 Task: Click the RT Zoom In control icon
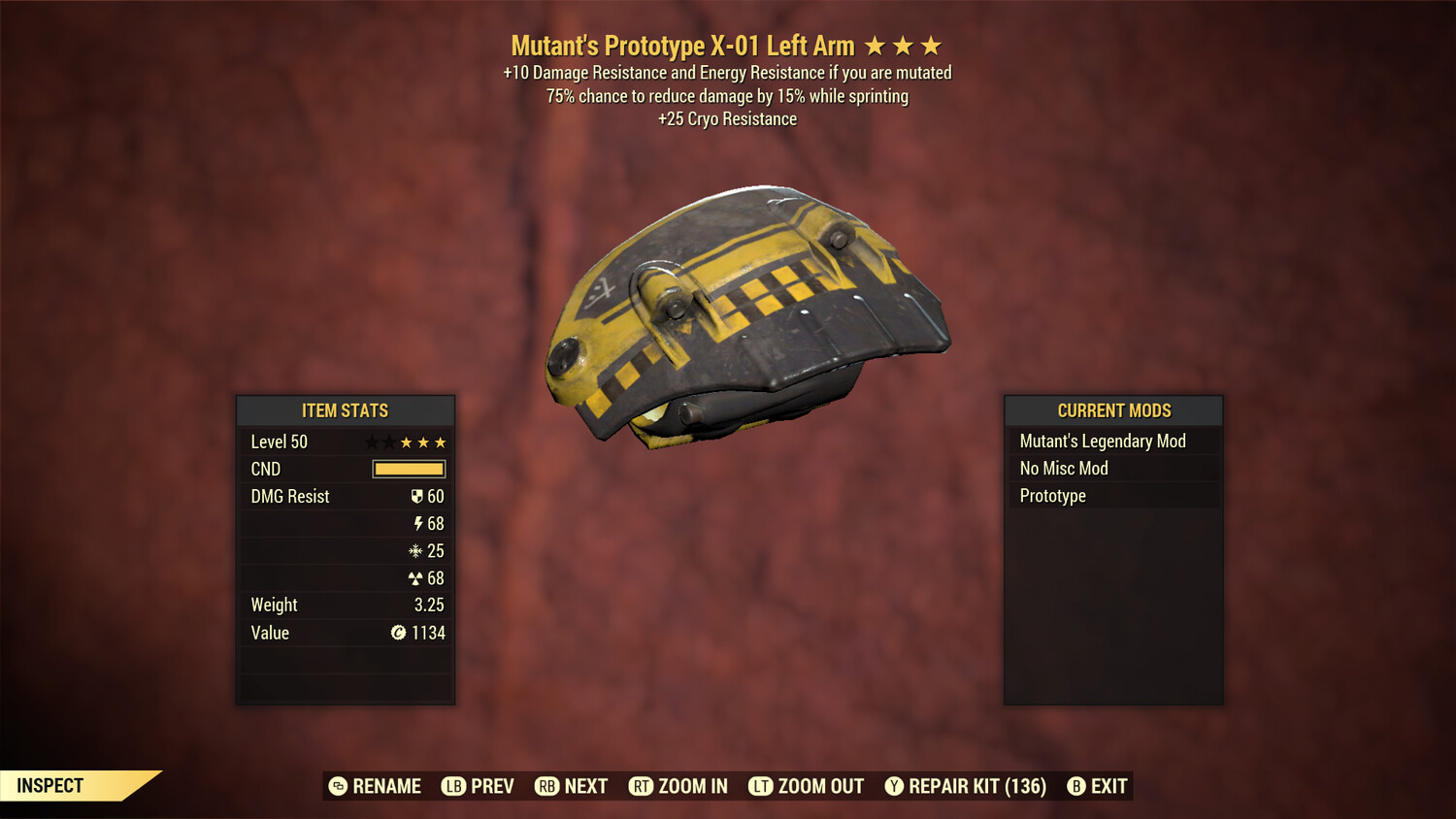tap(643, 786)
